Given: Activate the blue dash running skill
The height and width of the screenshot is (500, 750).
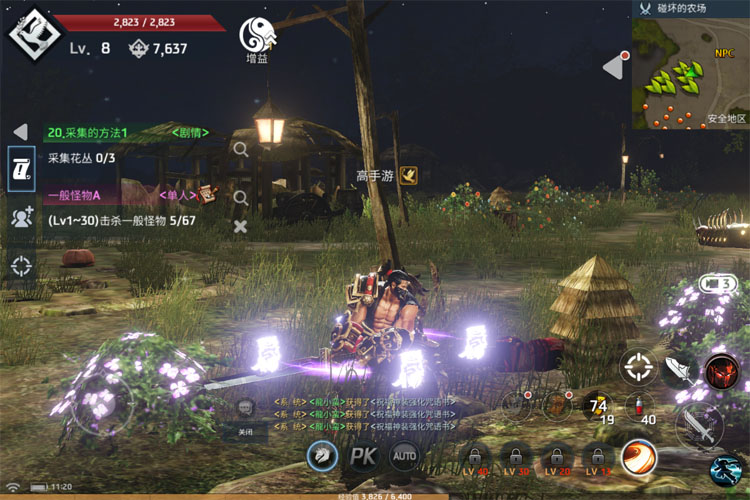Looking at the screenshot, I should [726, 469].
